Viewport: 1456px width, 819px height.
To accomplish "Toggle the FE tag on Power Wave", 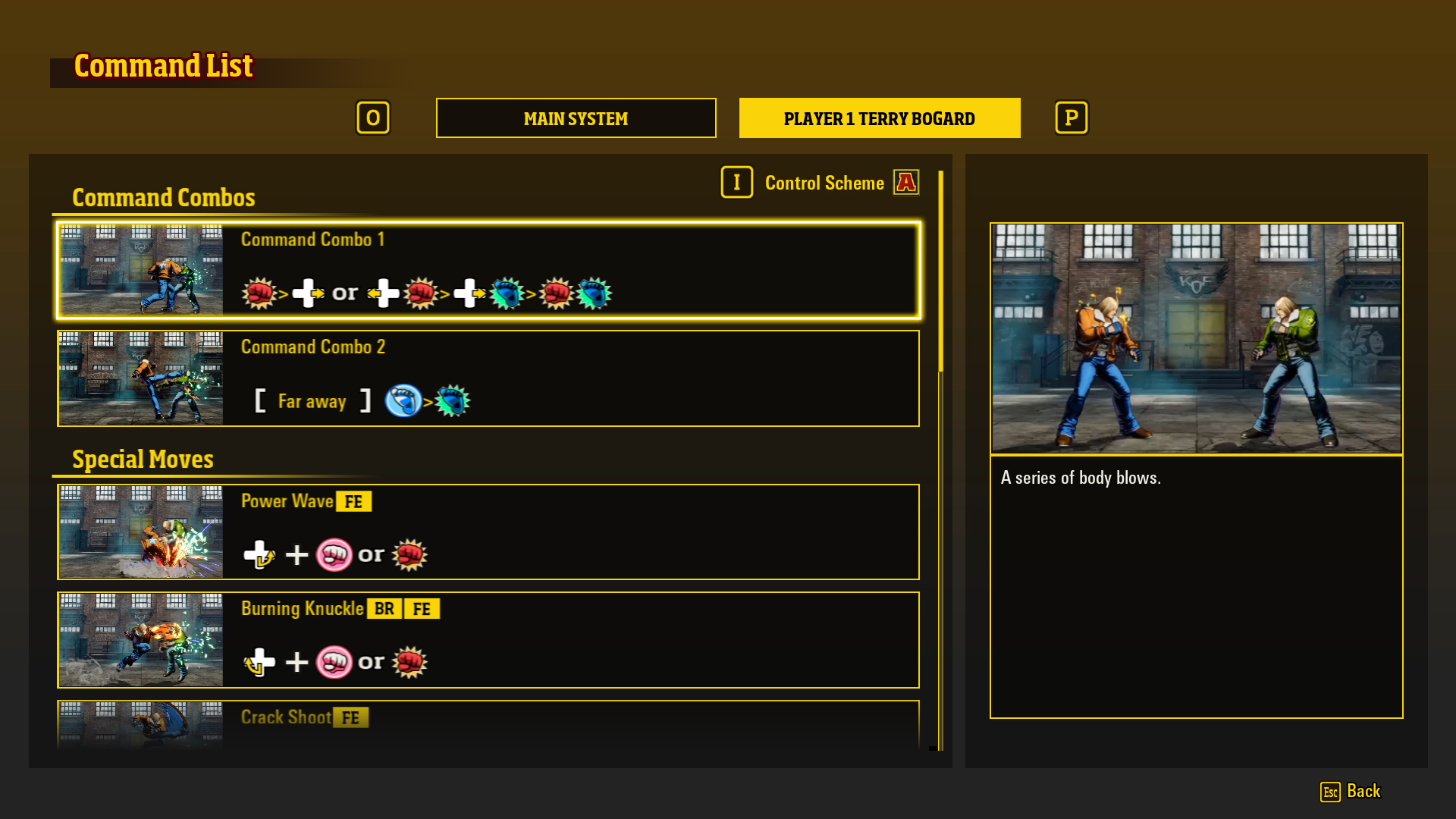I will [x=353, y=501].
